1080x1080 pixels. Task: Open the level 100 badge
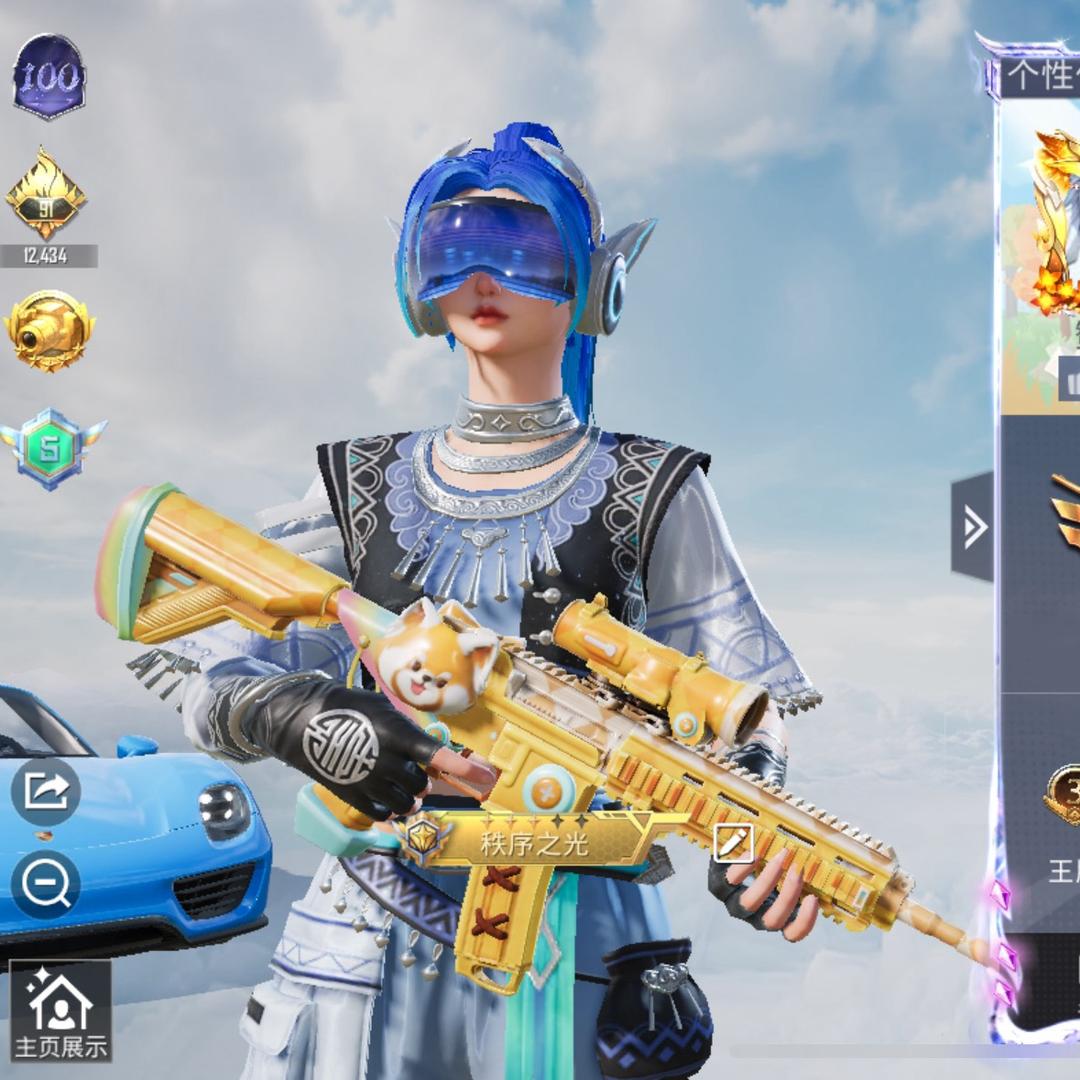tap(49, 77)
